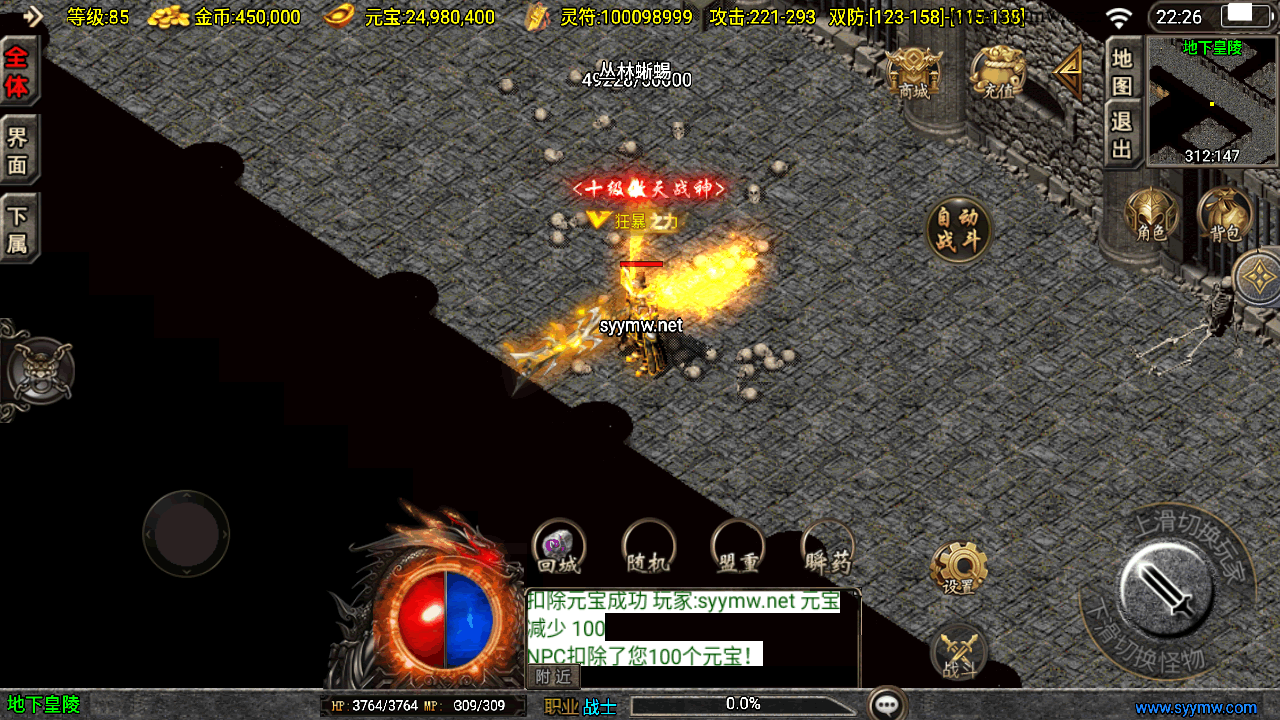The image size is (1280, 720).
Task: Open the 背包 backpack
Action: (x=1225, y=215)
